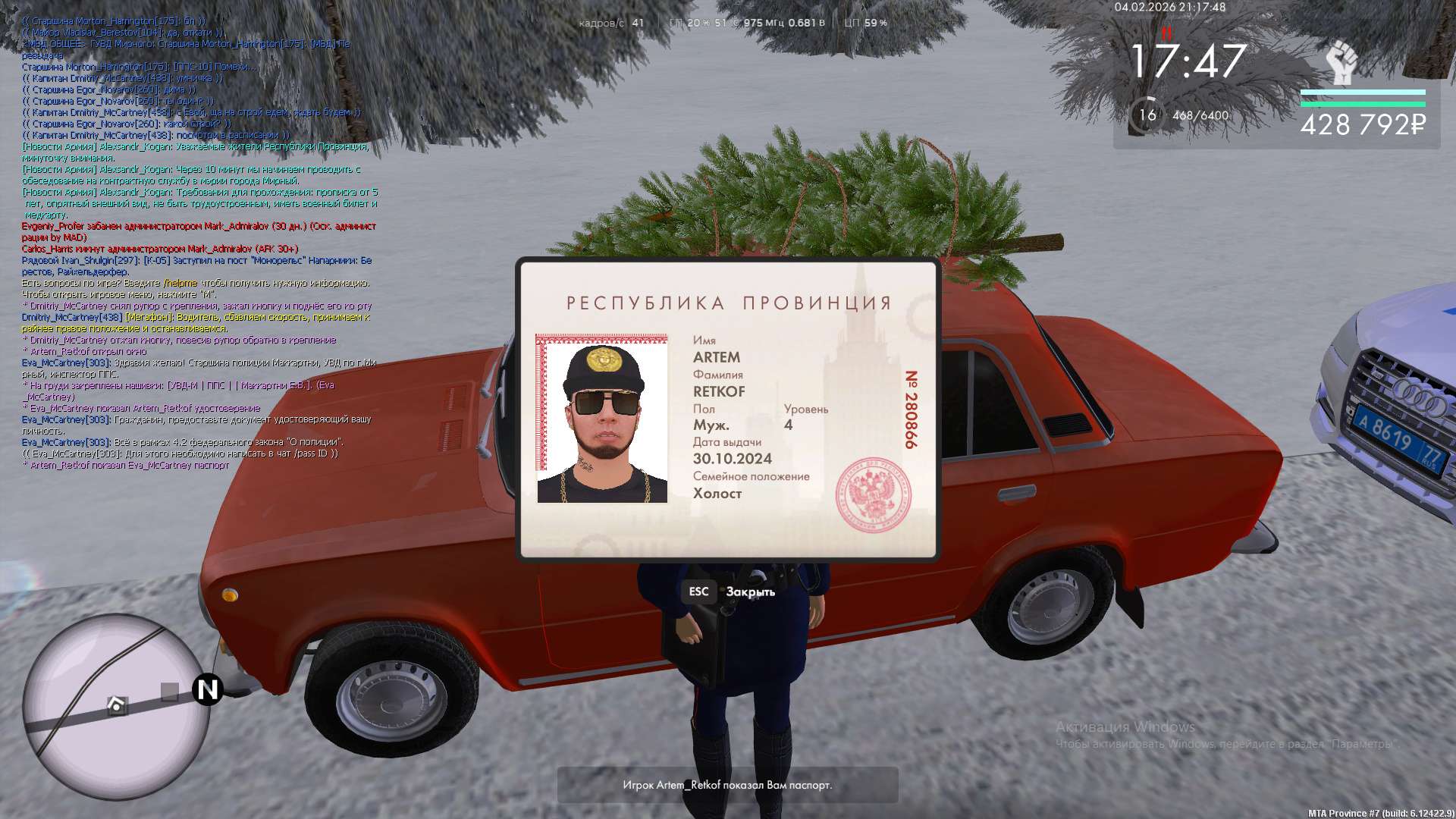1456x819 pixels.
Task: Click the fist weapon icon
Action: click(1341, 64)
